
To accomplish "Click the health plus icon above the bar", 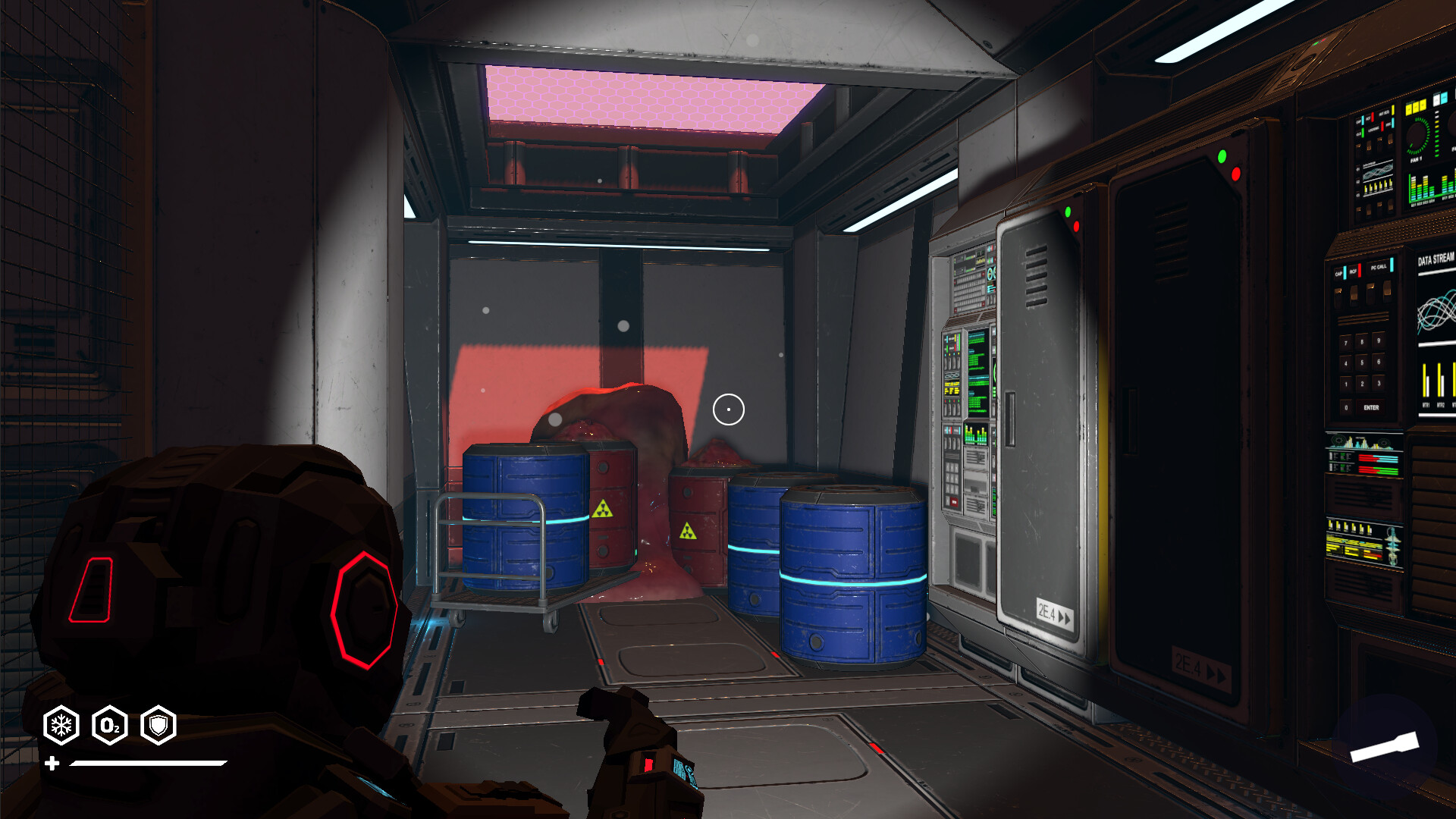I will pos(52,762).
